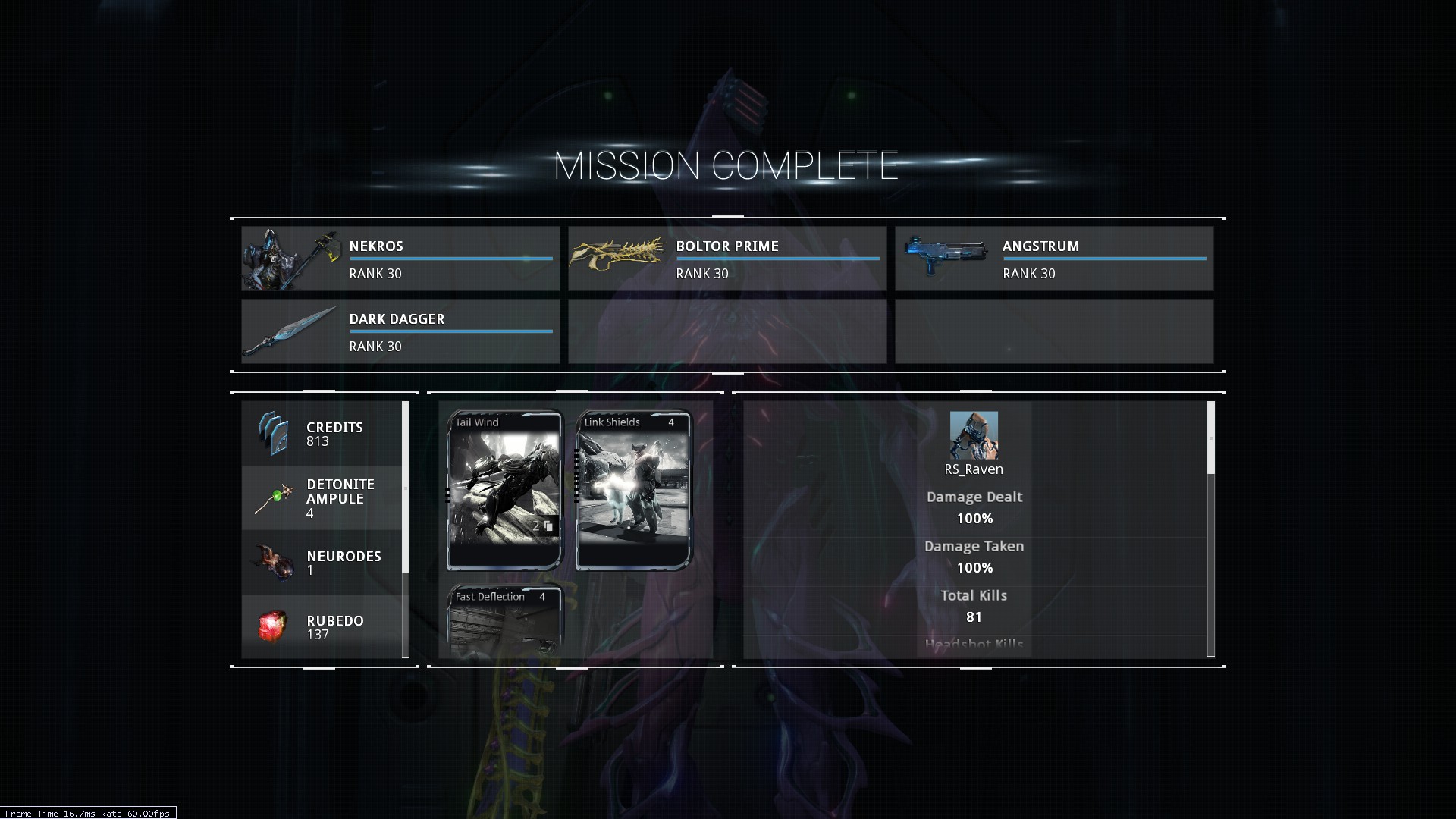1456x819 pixels.
Task: Select the Neurodes reward row
Action: [322, 563]
